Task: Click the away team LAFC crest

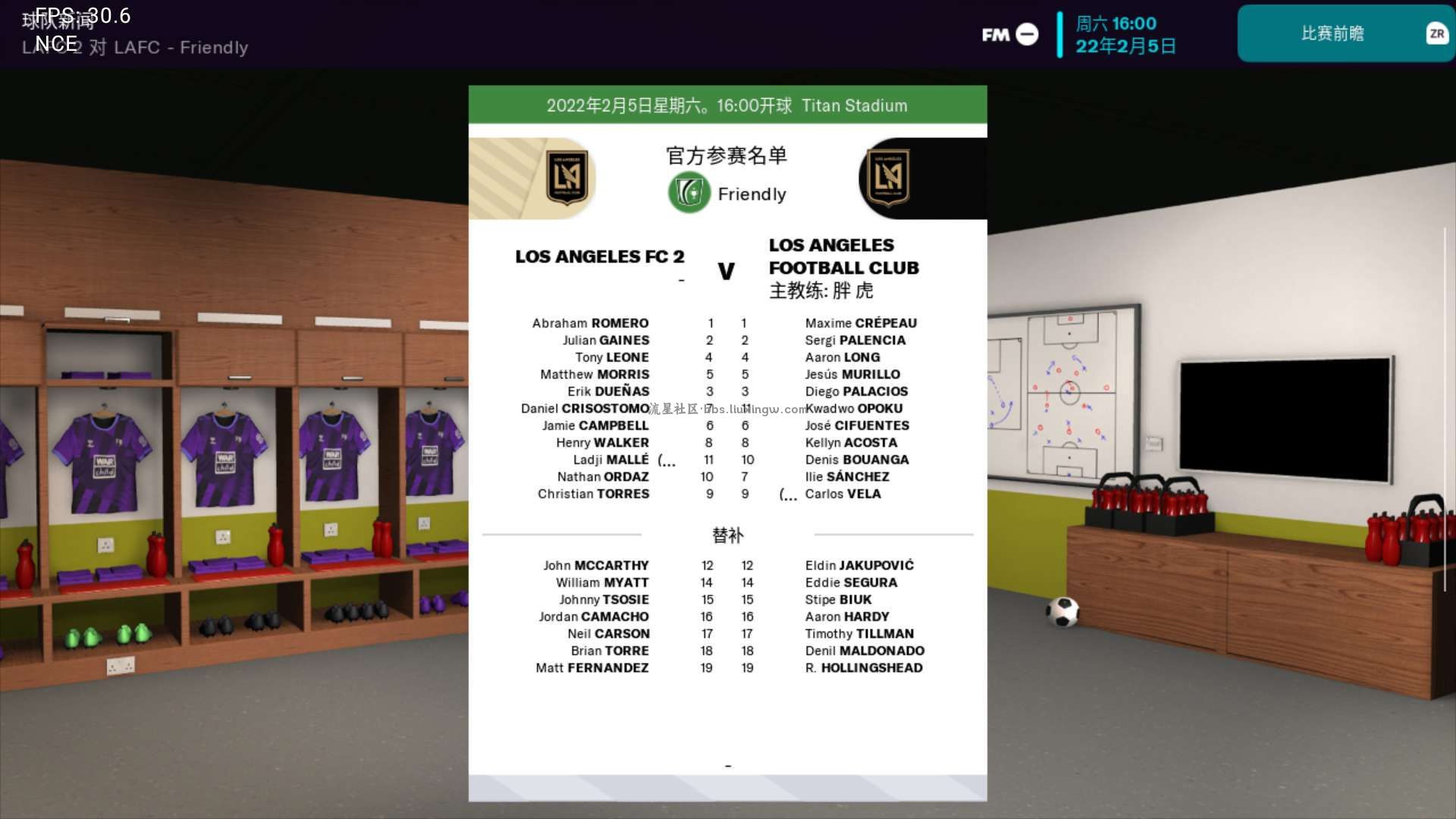Action: click(888, 178)
